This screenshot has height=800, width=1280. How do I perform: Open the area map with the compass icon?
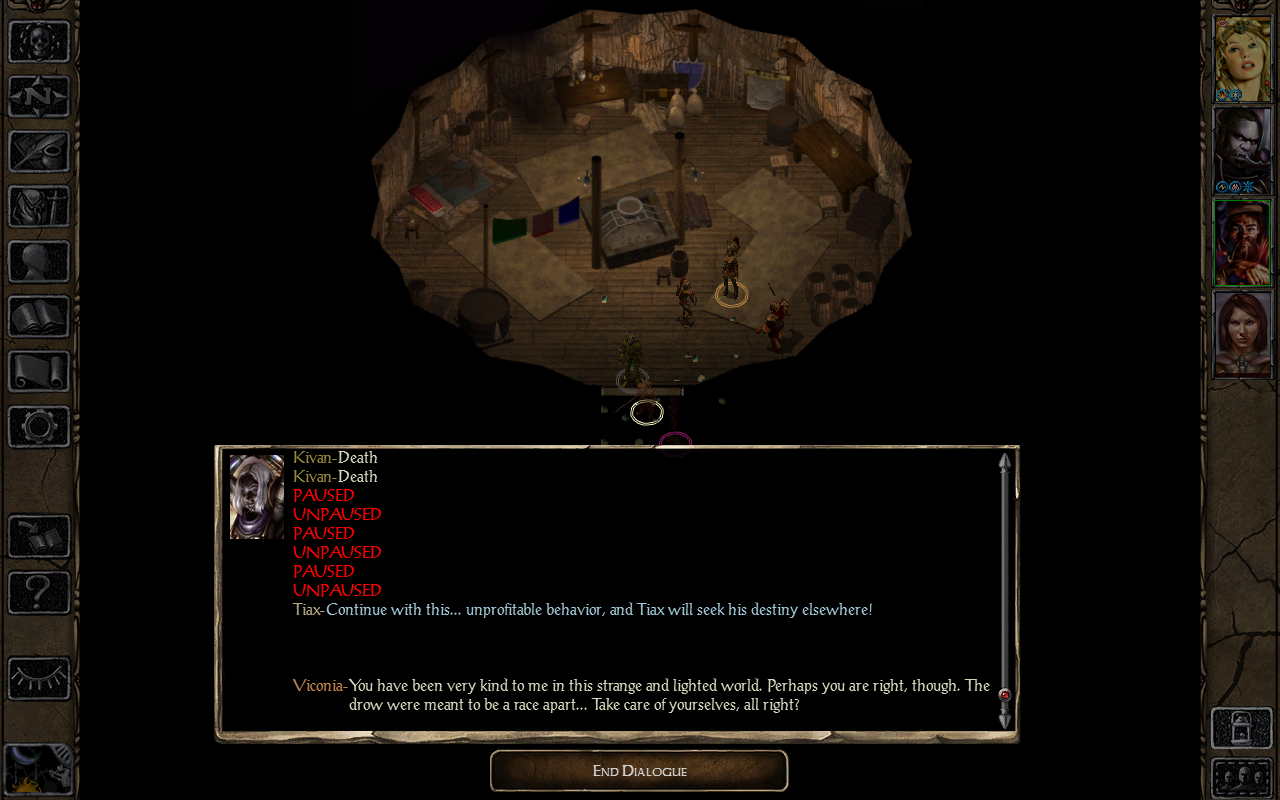(x=39, y=97)
